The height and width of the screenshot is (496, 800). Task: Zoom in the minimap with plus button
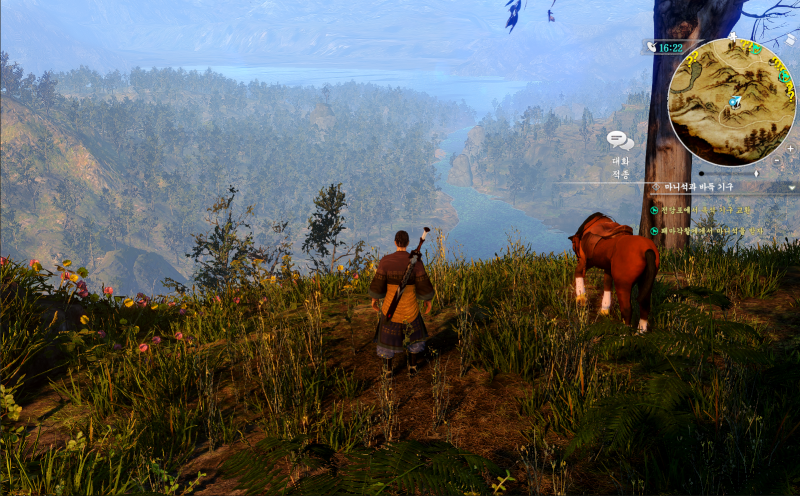tap(790, 148)
